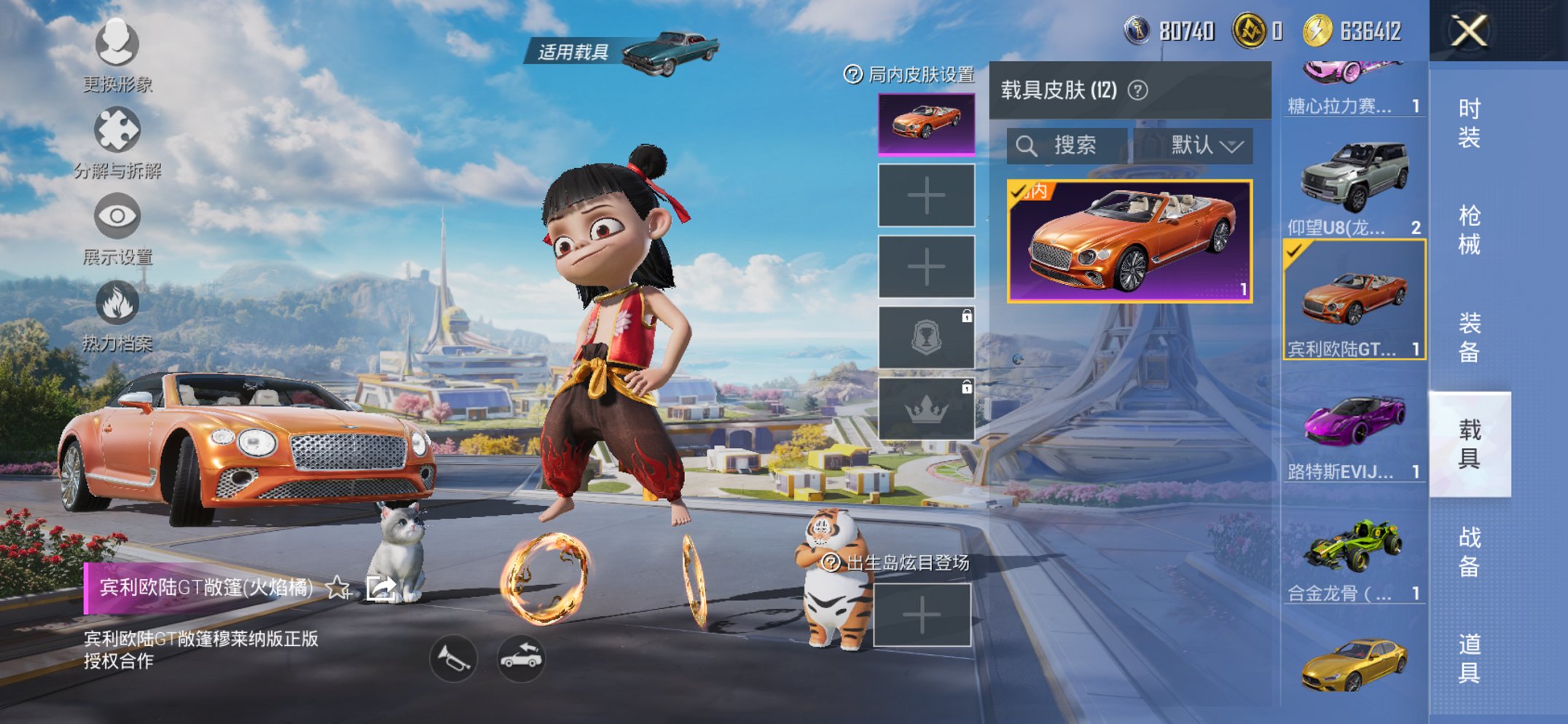The image size is (1568, 724).
Task: Tap the search magnifier in 载具皮肤 panel
Action: pyautogui.click(x=1027, y=145)
